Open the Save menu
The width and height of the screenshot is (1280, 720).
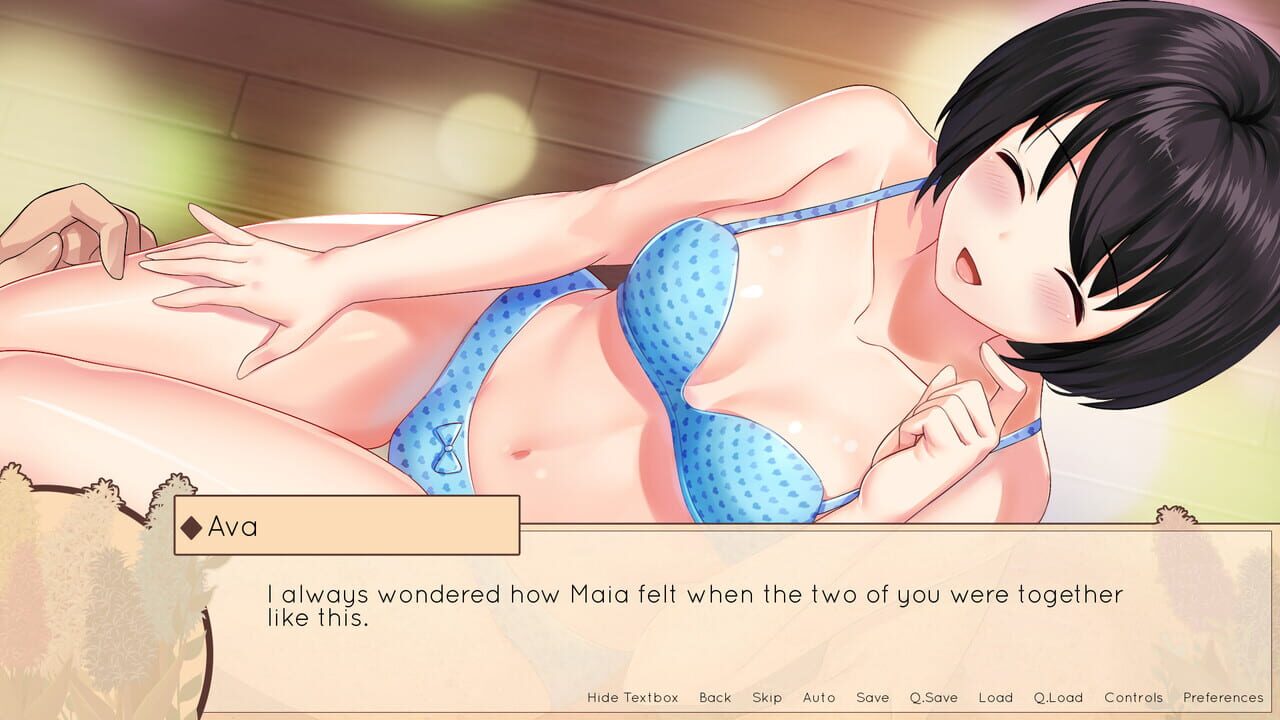click(x=872, y=697)
